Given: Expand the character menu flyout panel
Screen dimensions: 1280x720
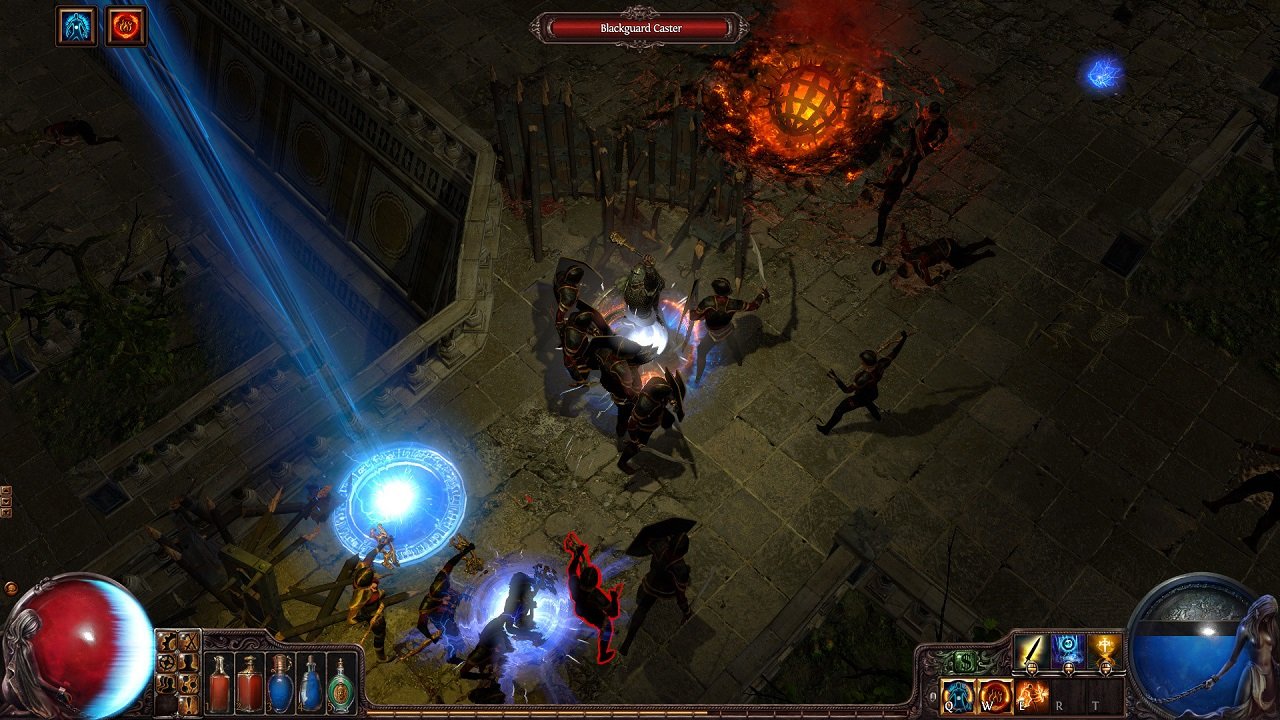Looking at the screenshot, I should point(188,662).
